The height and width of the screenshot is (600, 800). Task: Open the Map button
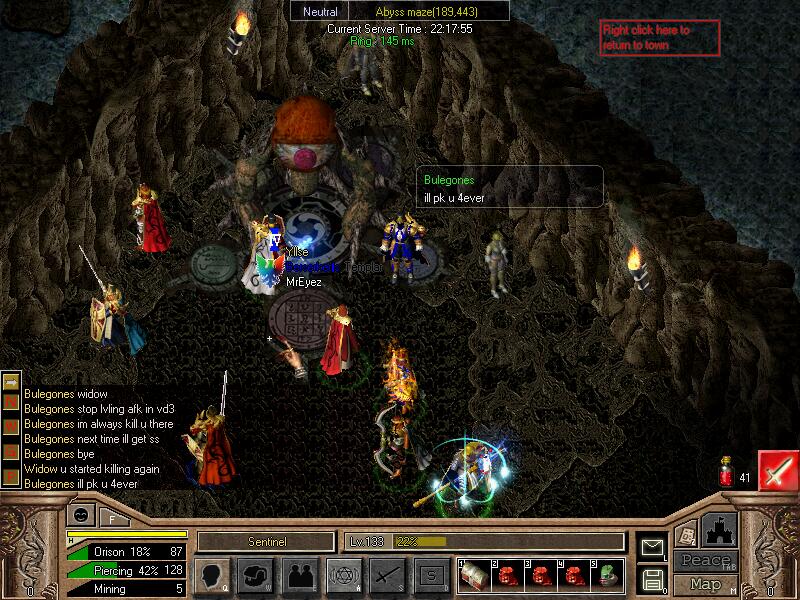[705, 584]
